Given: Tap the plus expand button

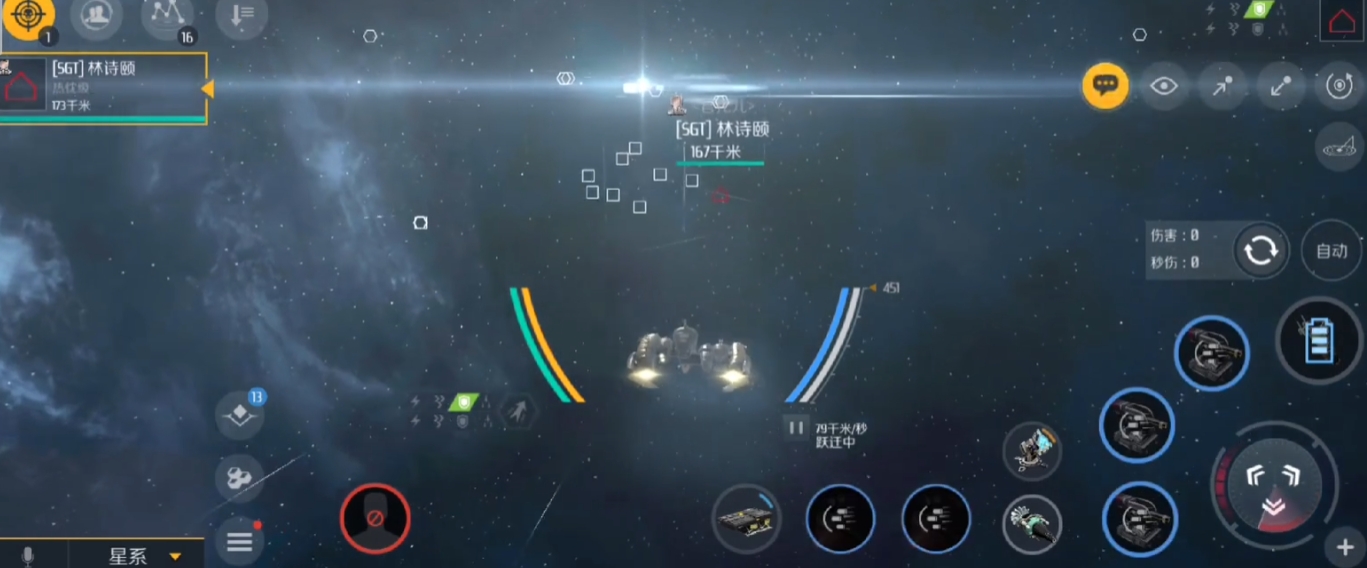Looking at the screenshot, I should tap(1344, 547).
